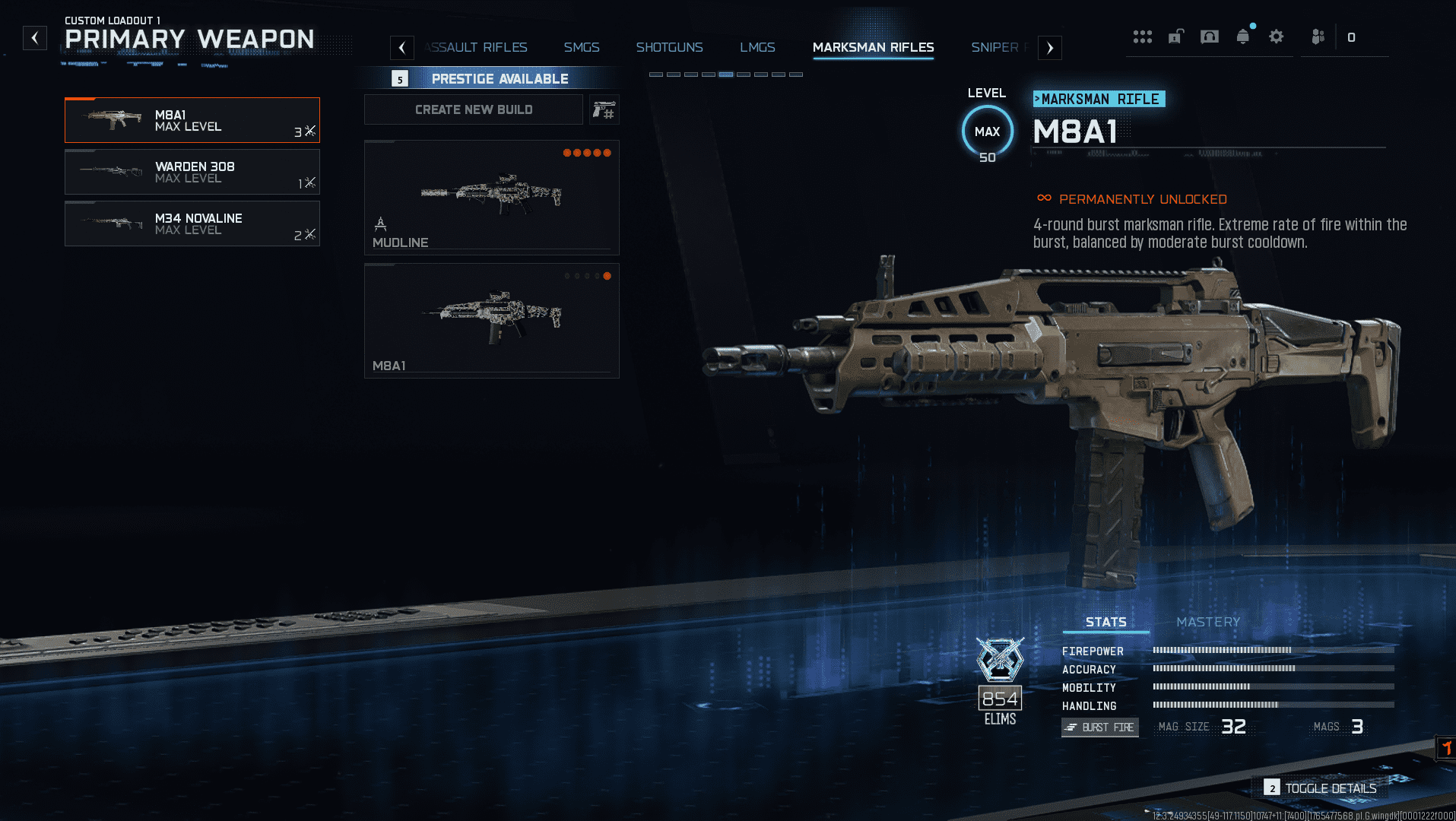Select the M8A1 weapon row
The image size is (1456, 821).
click(x=192, y=120)
